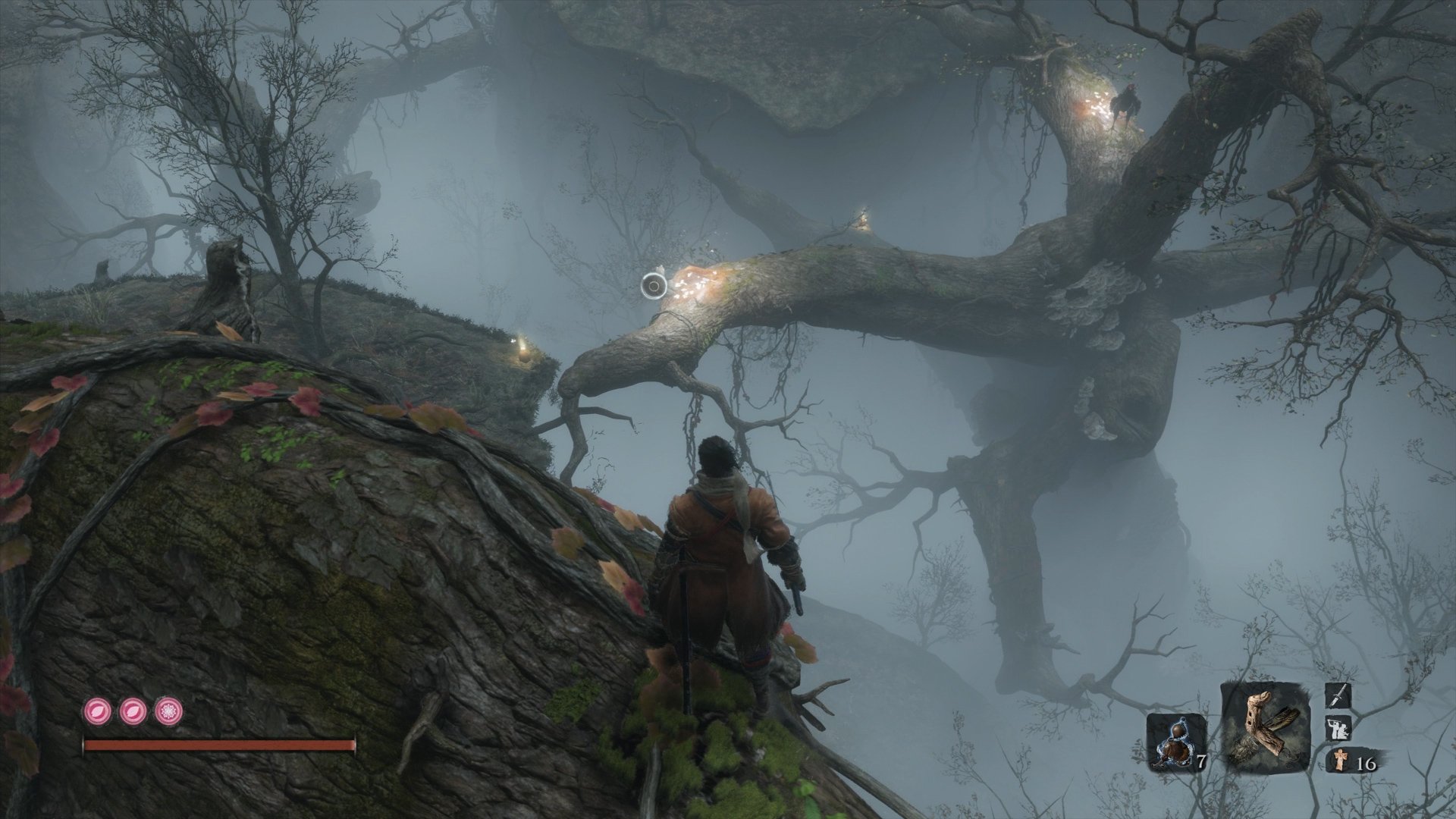Viewport: 1456px width, 819px height.
Task: Click the combat art icon below the katana
Action: 1336,728
